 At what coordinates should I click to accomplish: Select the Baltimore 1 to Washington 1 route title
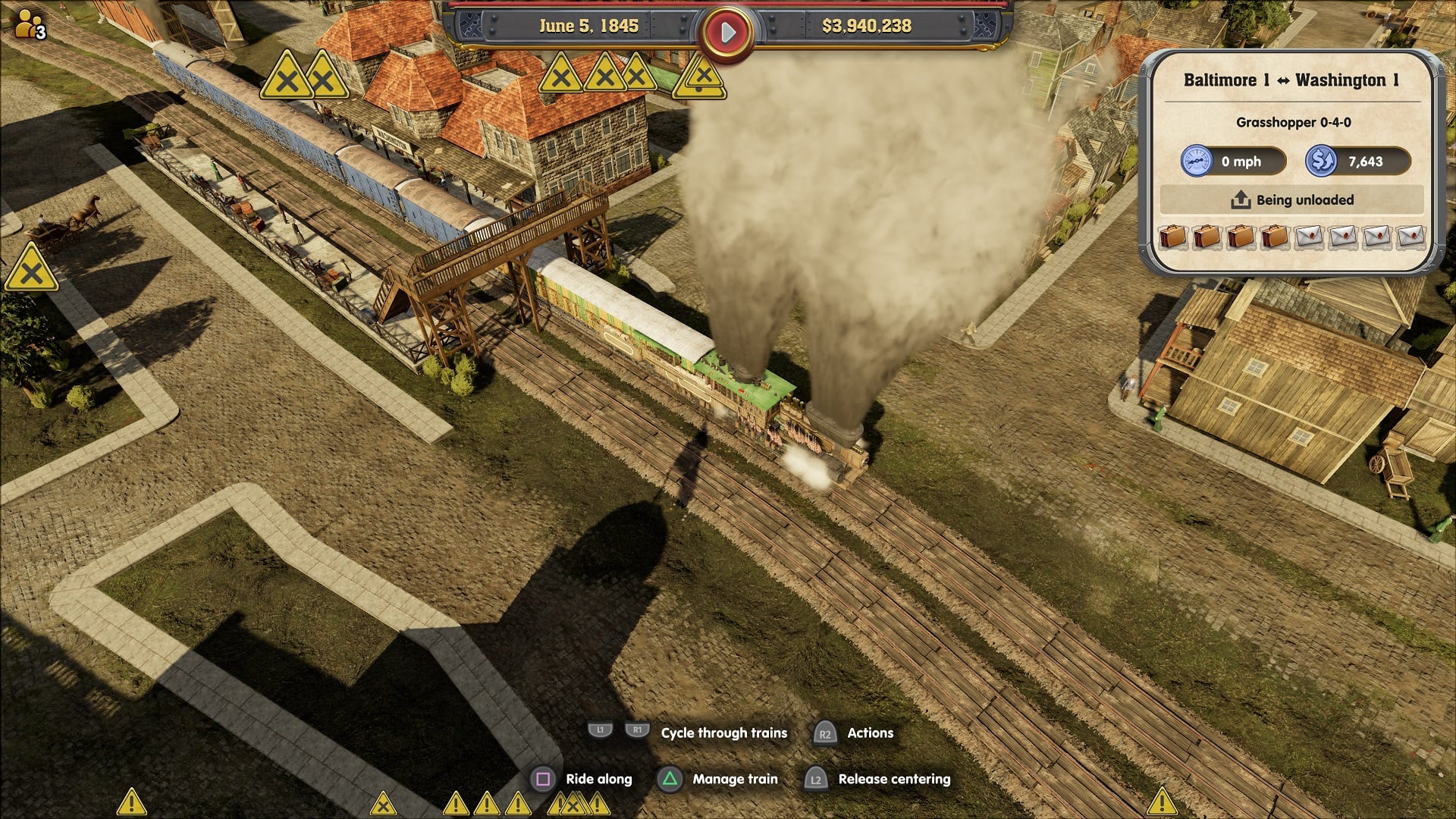(1291, 80)
